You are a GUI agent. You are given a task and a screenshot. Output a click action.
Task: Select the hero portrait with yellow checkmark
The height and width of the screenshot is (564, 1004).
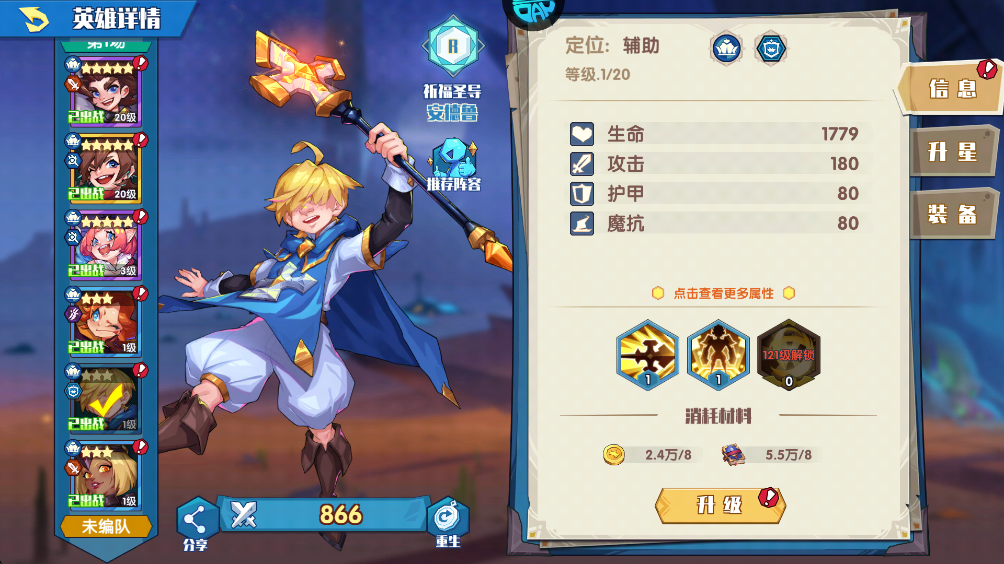pos(103,398)
